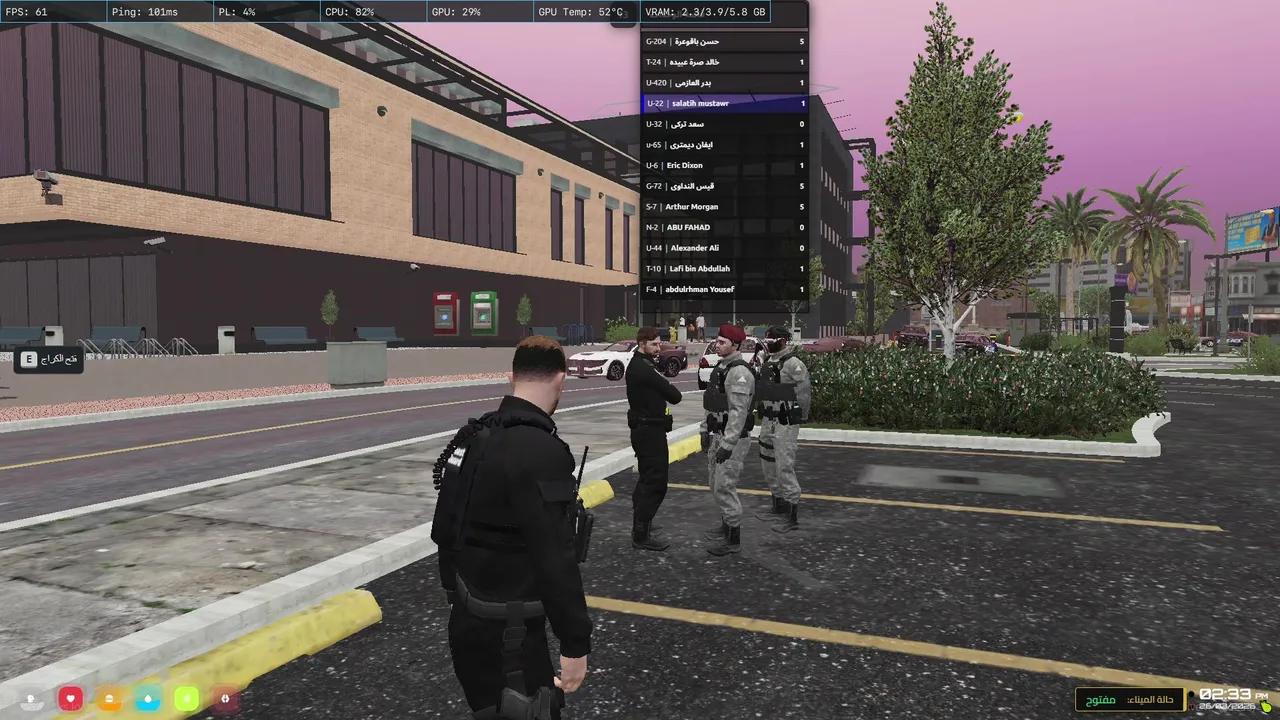Viewport: 1280px width, 720px height.
Task: Select ABU FAHAD in the player list
Action: click(x=723, y=227)
